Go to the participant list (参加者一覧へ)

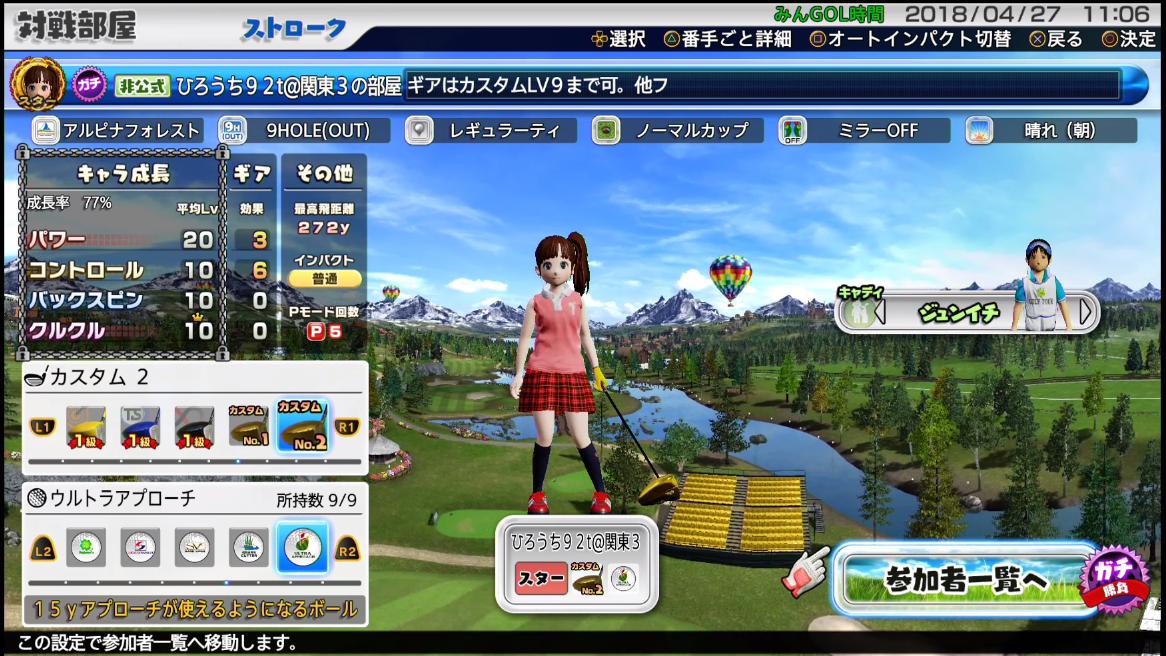[x=965, y=579]
